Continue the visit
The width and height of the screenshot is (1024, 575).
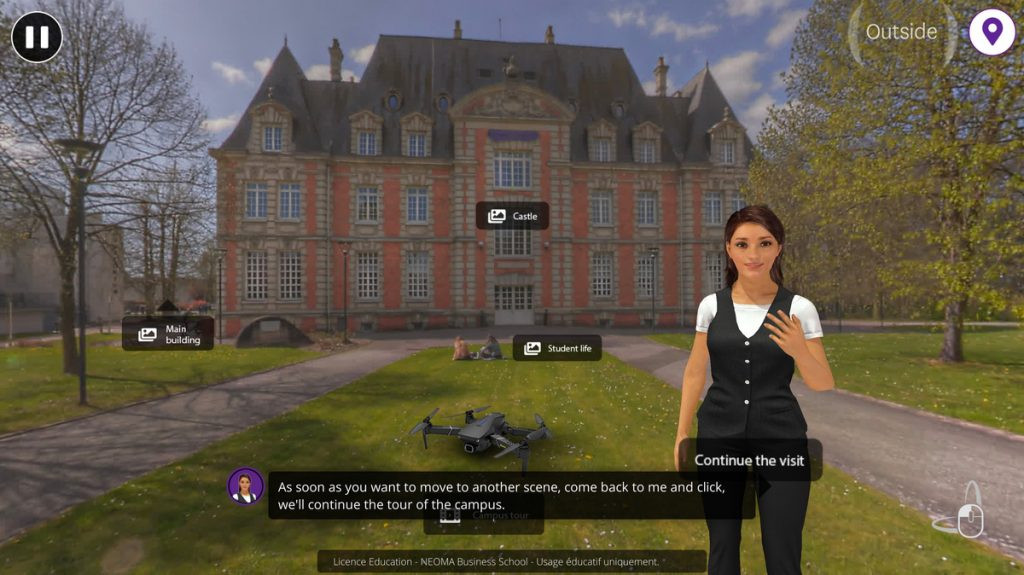(750, 460)
